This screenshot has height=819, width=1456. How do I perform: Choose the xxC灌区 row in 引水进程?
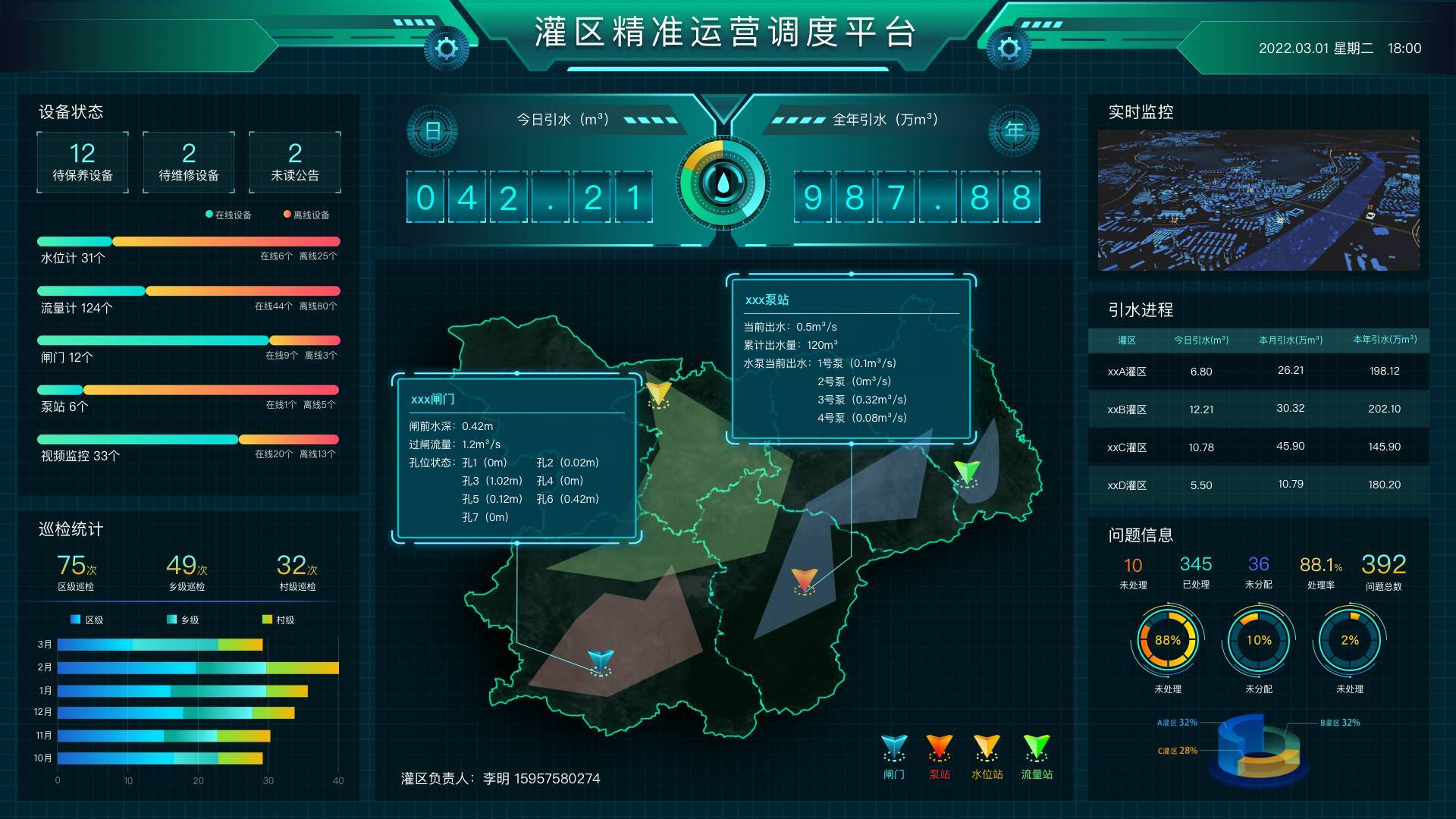[1258, 447]
